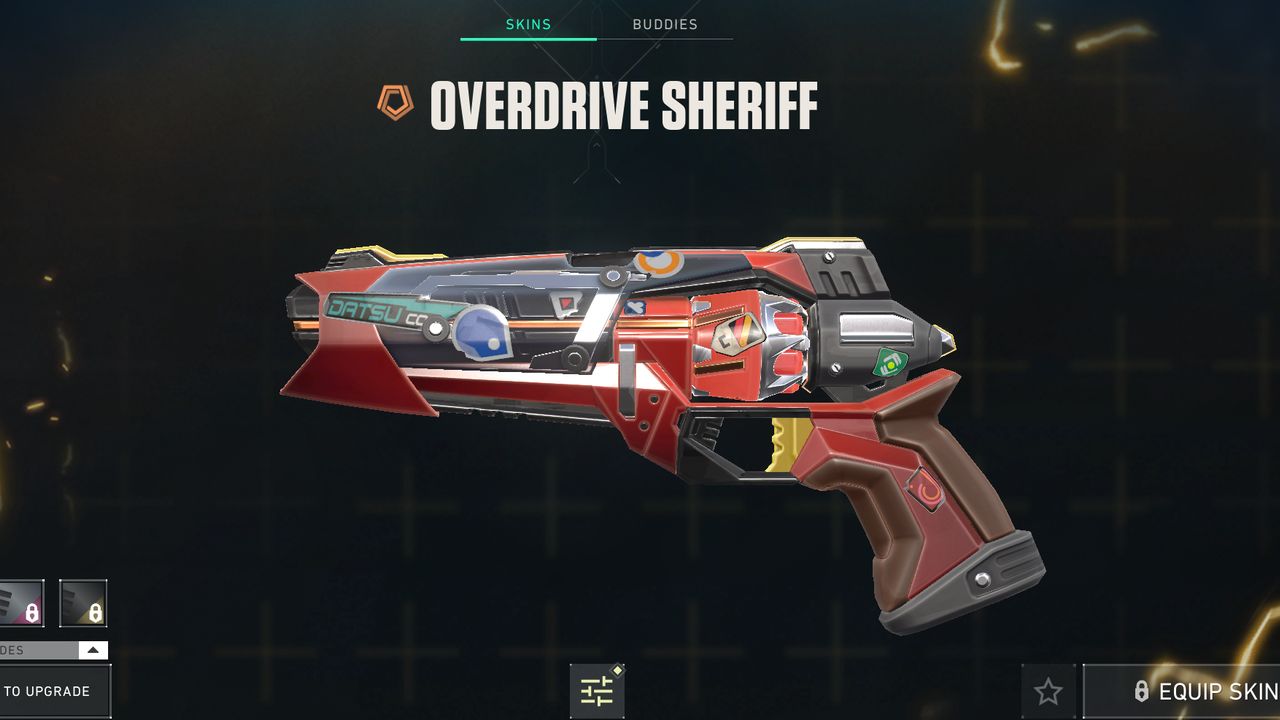Screen dimensions: 1280x720
Task: Favorite the Overdrive Sheriff skin
Action: 1048,691
